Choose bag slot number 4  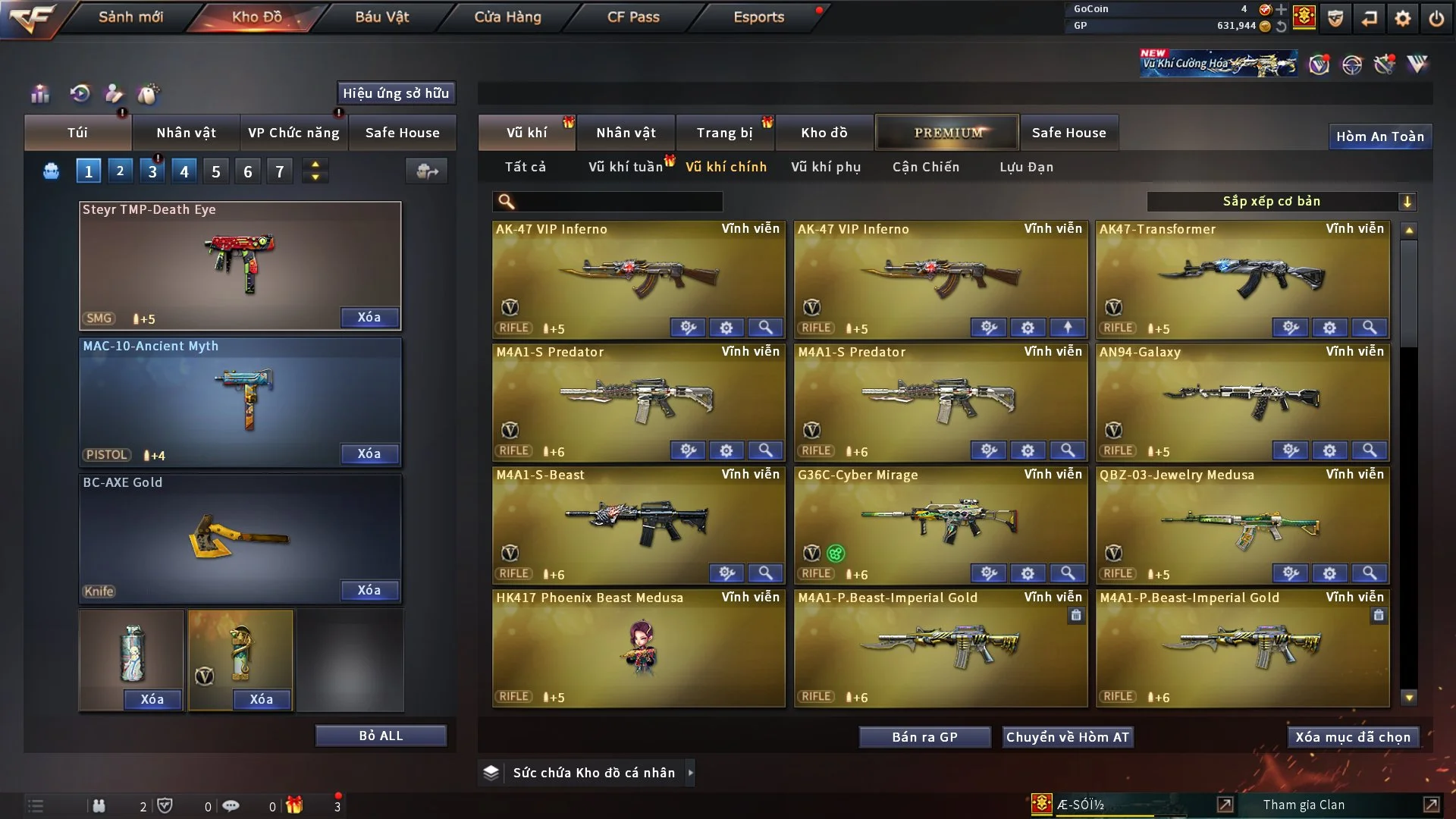pyautogui.click(x=184, y=171)
